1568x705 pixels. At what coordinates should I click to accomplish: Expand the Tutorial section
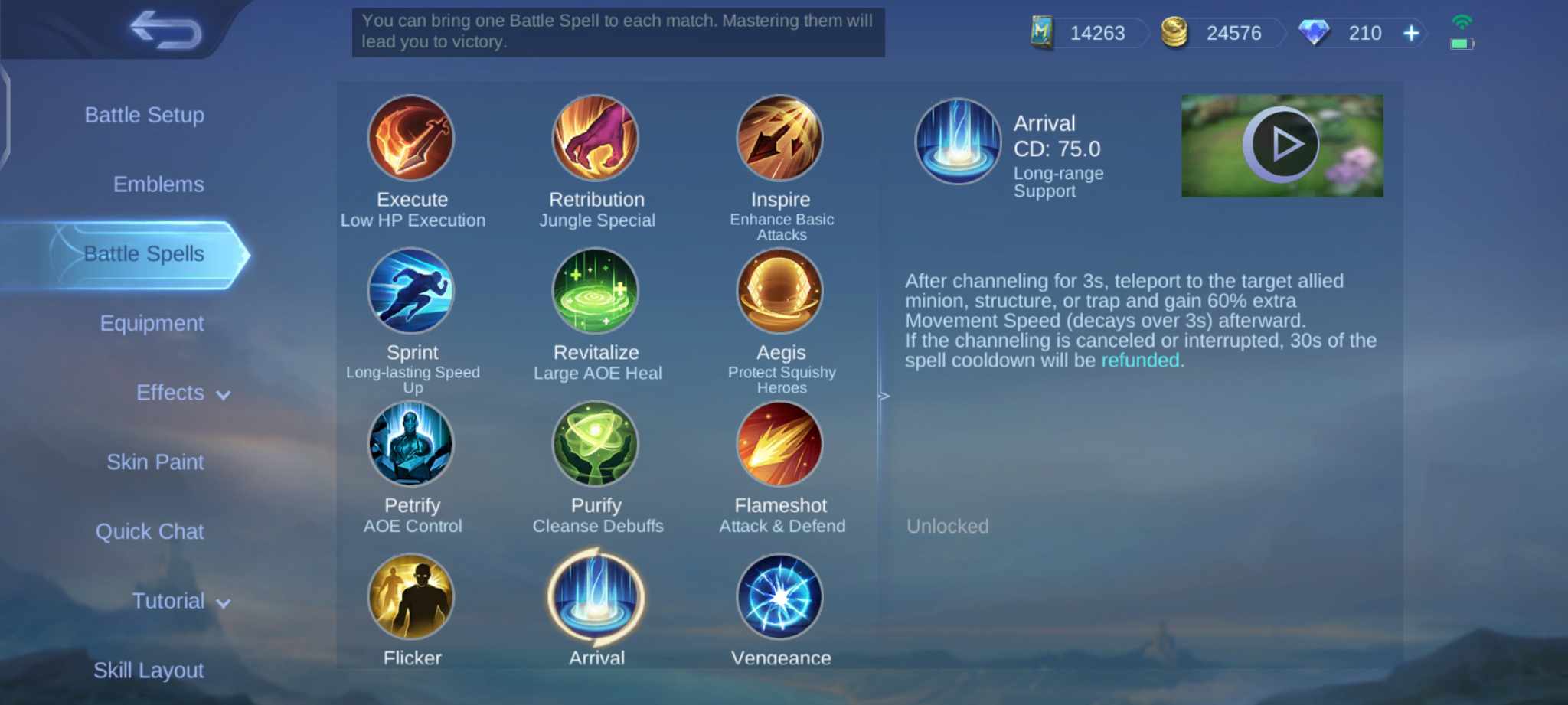(179, 601)
